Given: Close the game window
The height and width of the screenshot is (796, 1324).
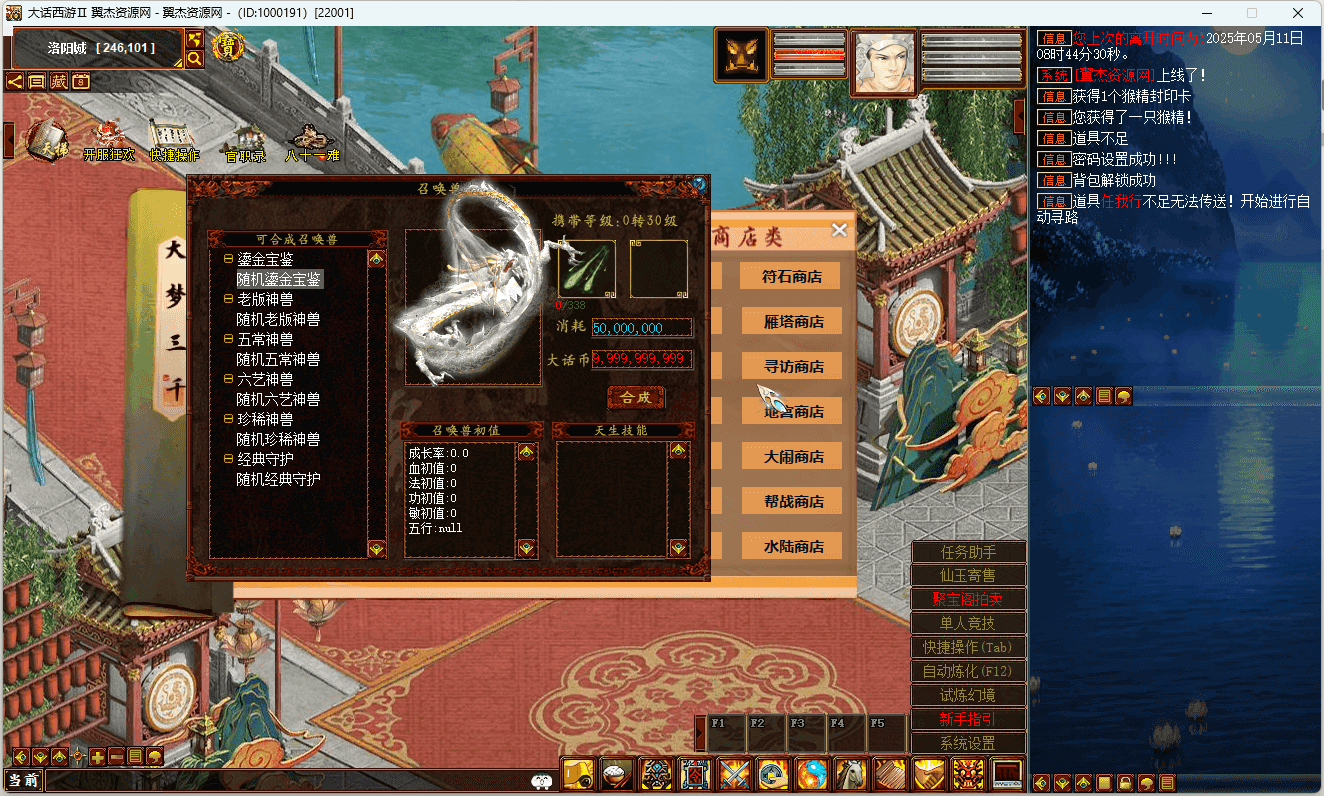Looking at the screenshot, I should point(1297,13).
